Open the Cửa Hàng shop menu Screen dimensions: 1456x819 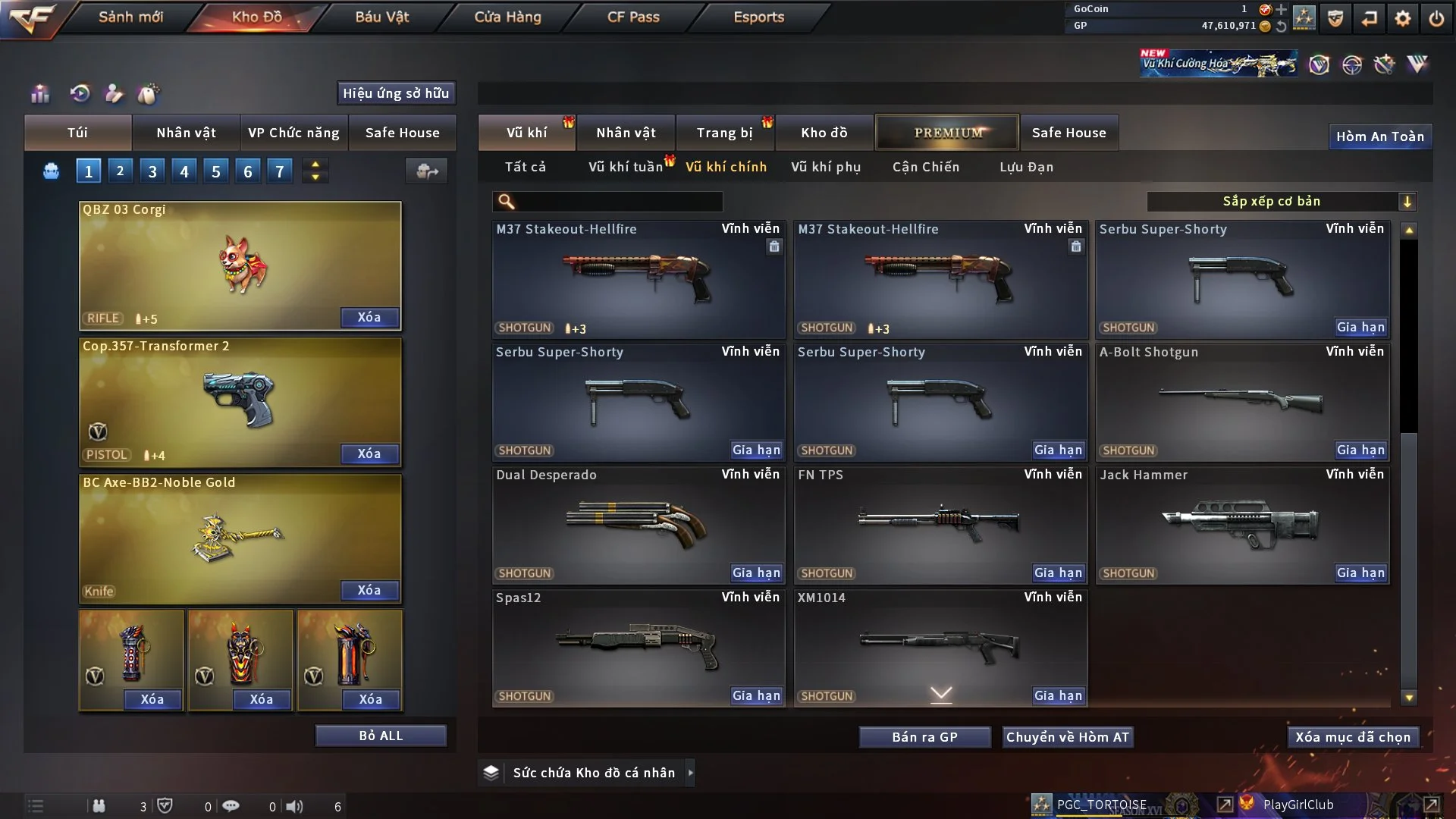point(507,17)
